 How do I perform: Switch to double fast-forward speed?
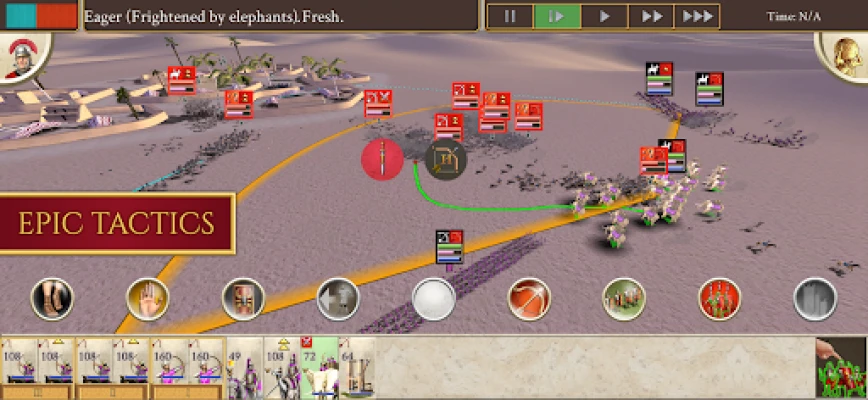click(651, 16)
